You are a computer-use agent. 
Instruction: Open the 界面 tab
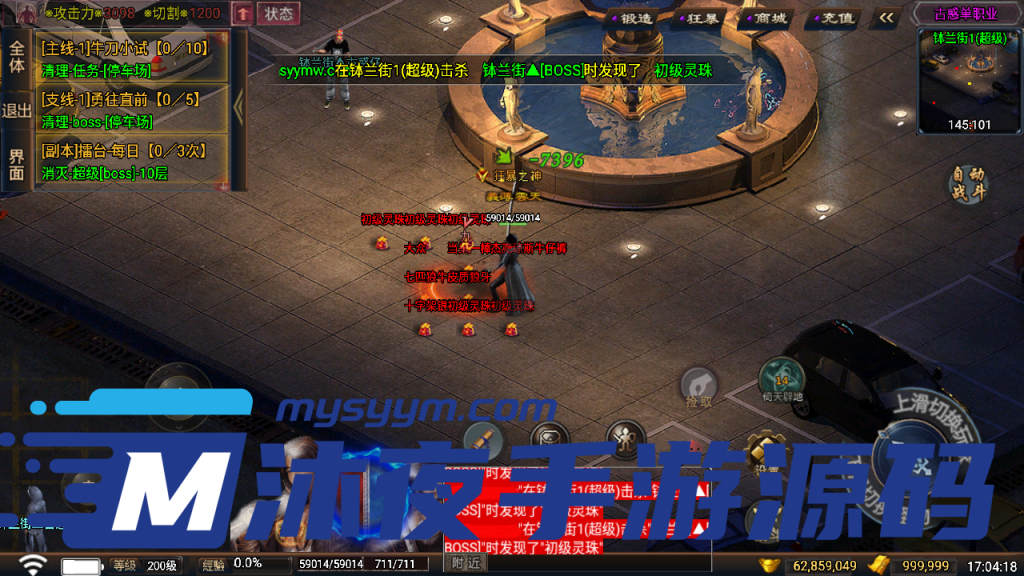[x=16, y=164]
